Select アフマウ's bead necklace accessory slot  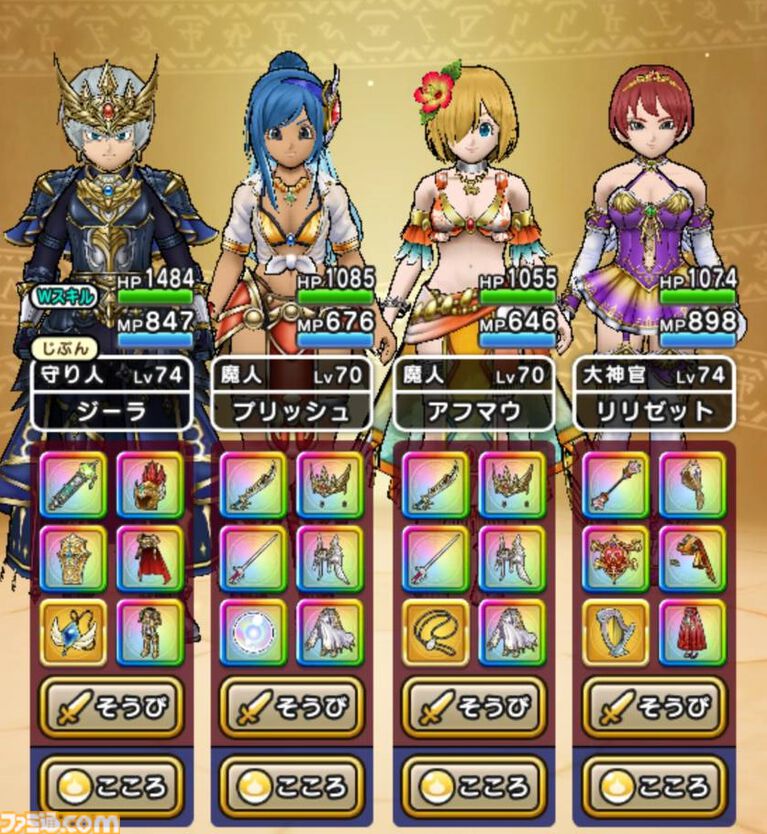click(x=436, y=633)
